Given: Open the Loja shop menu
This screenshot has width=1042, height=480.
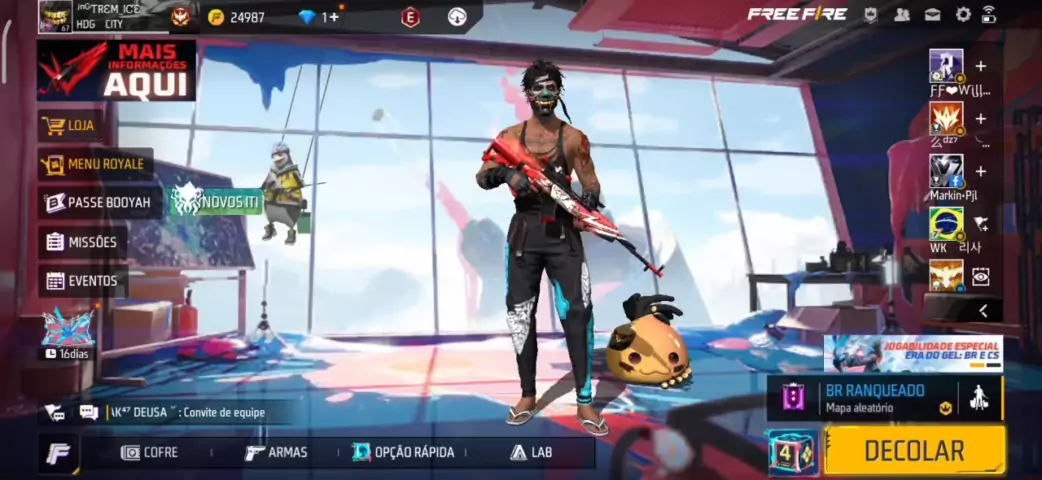Looking at the screenshot, I should click(x=82, y=126).
